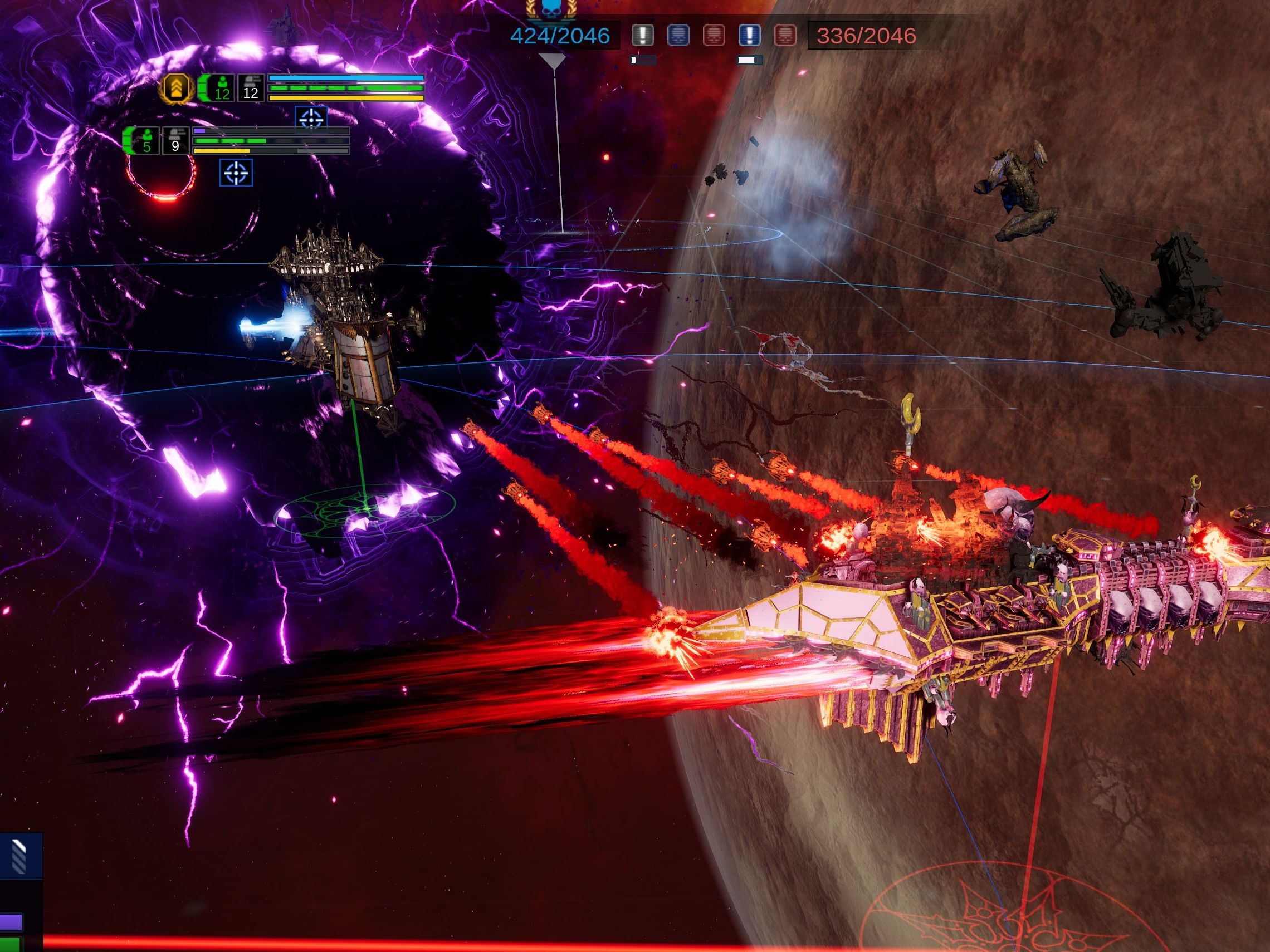The image size is (1270, 952).
Task: Select the gray exclamation ship alert icon
Action: point(643,36)
